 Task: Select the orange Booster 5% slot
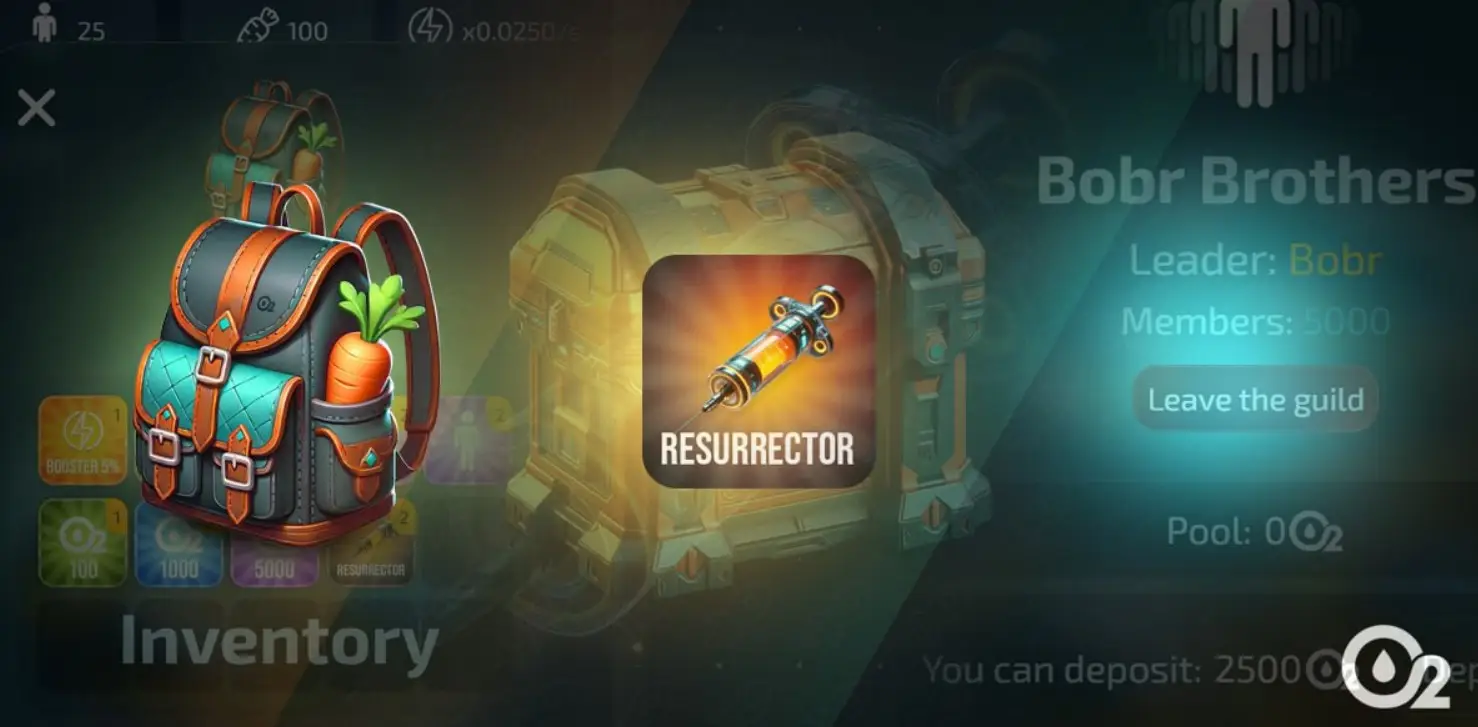(83, 440)
